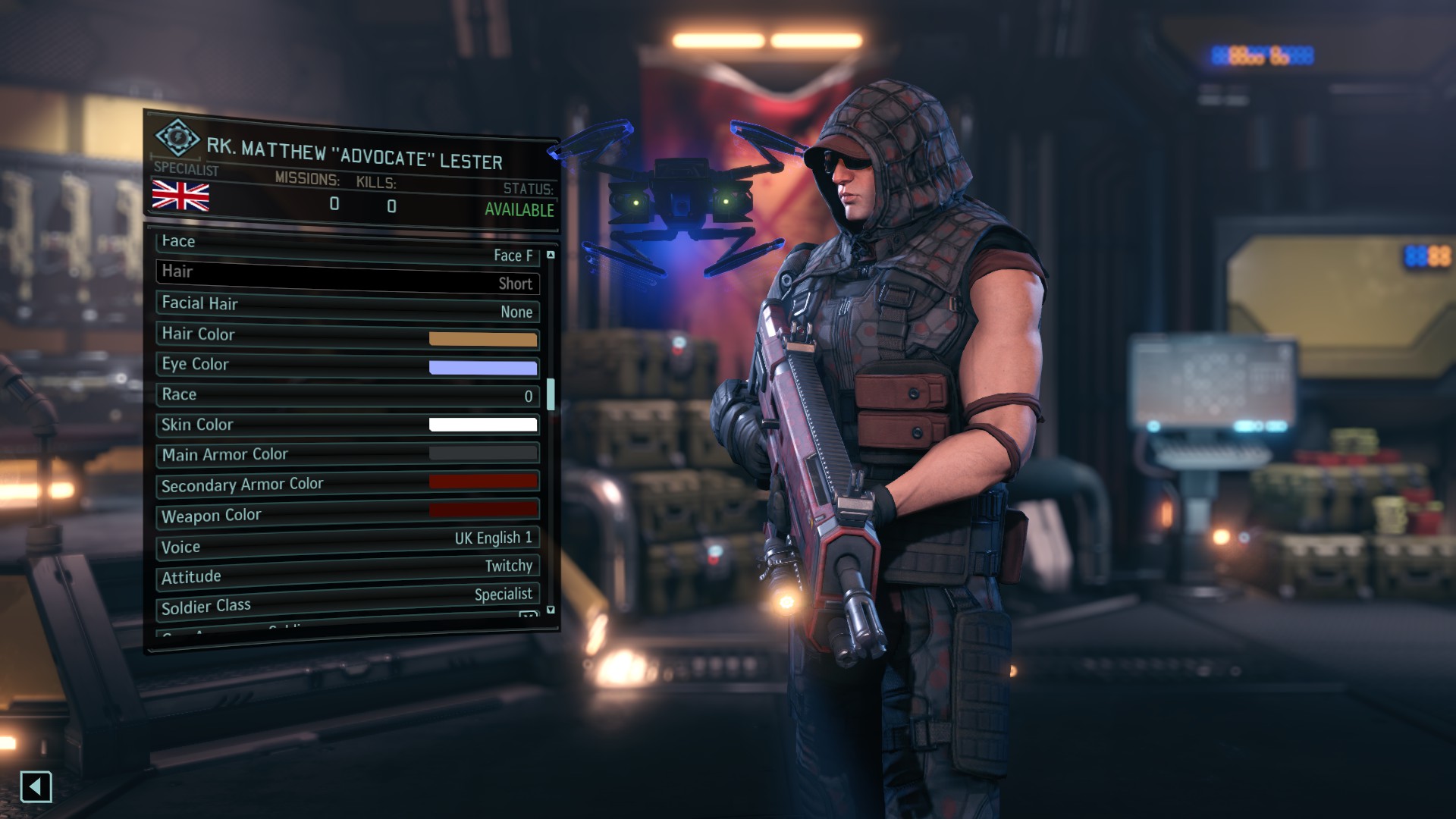Choose the Facial Hair option
Viewport: 1456px width, 819px height.
tap(347, 307)
